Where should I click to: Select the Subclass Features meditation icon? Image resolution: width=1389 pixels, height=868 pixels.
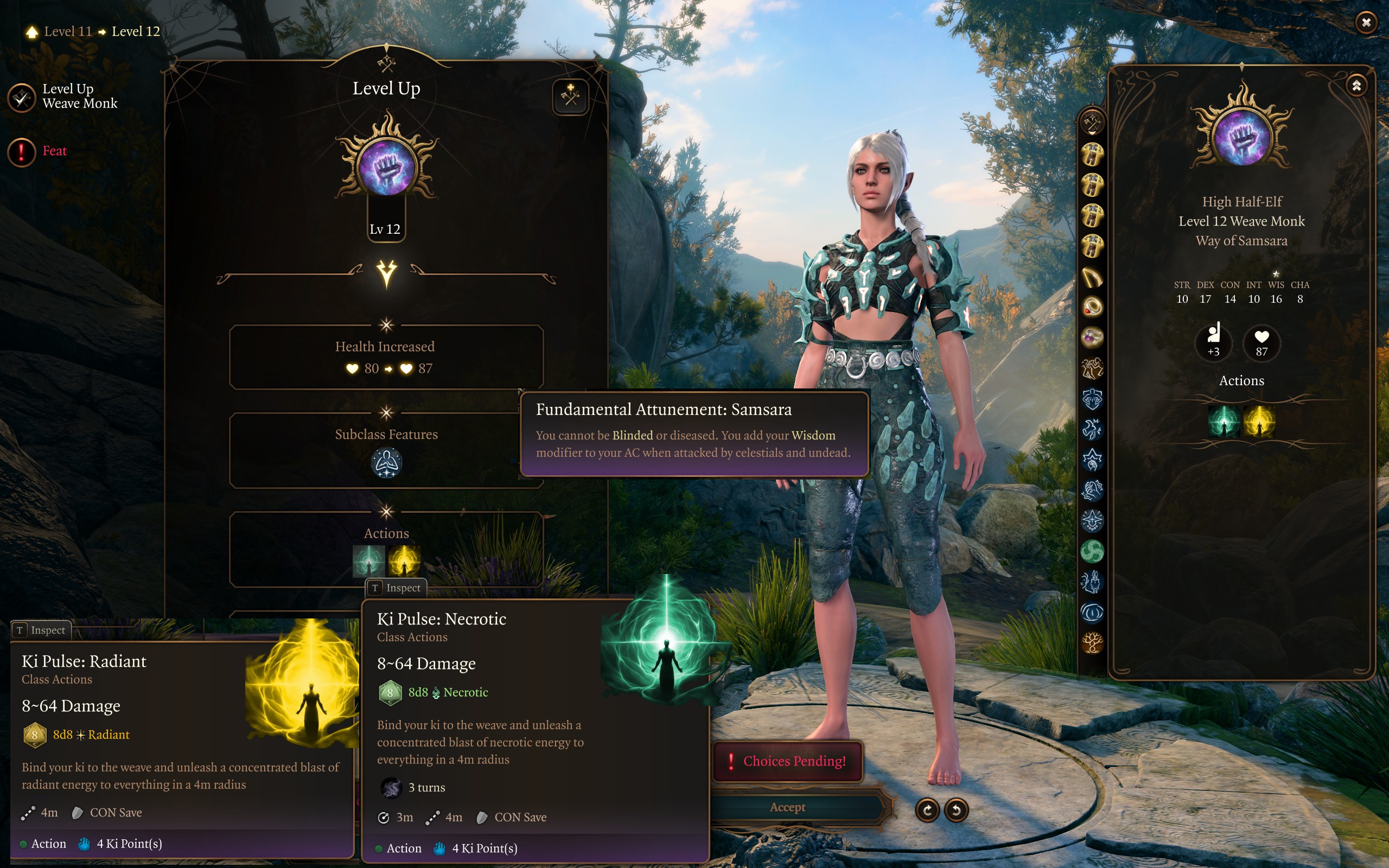(x=386, y=463)
